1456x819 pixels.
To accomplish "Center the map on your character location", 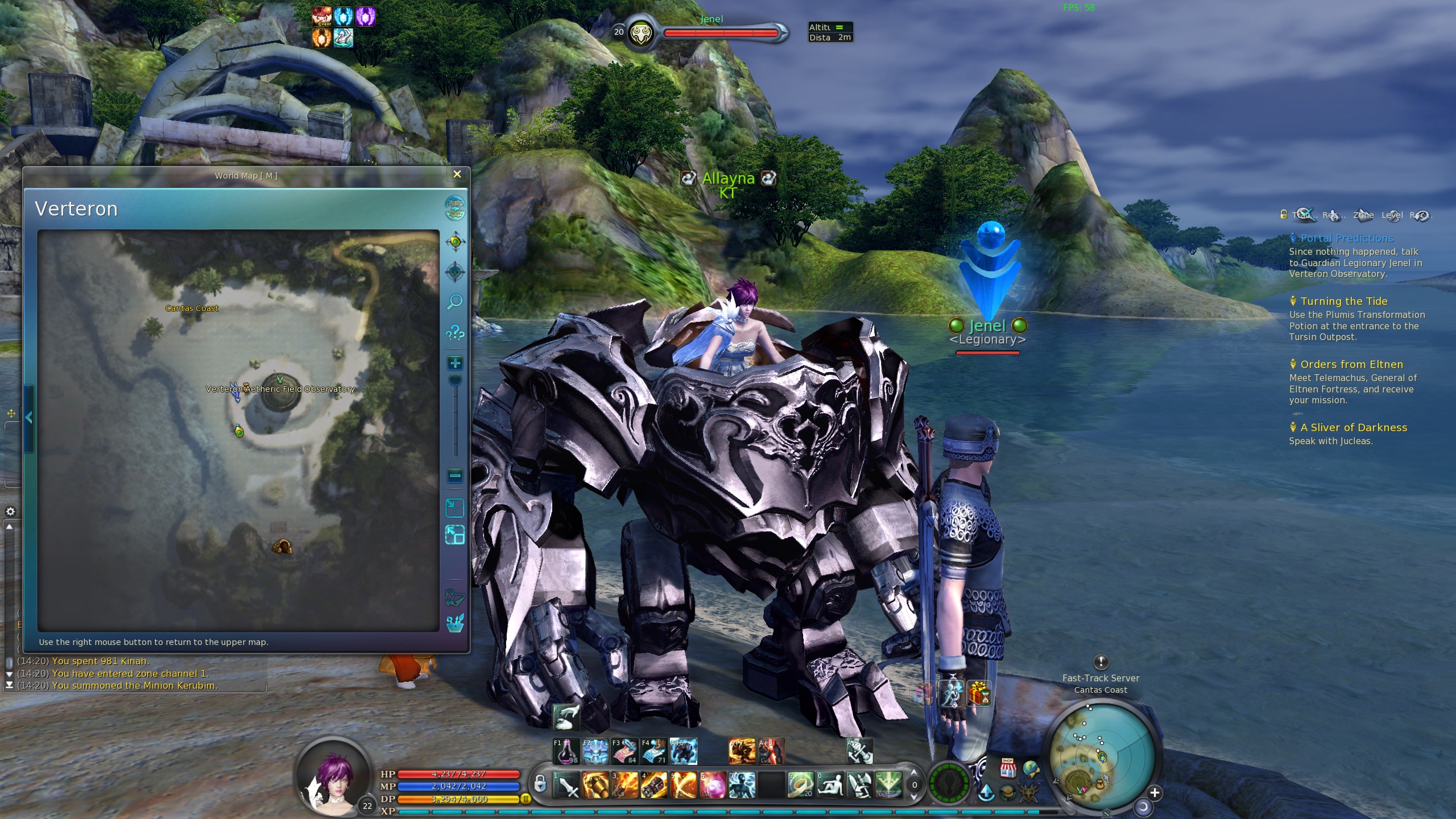I will coord(455,242).
